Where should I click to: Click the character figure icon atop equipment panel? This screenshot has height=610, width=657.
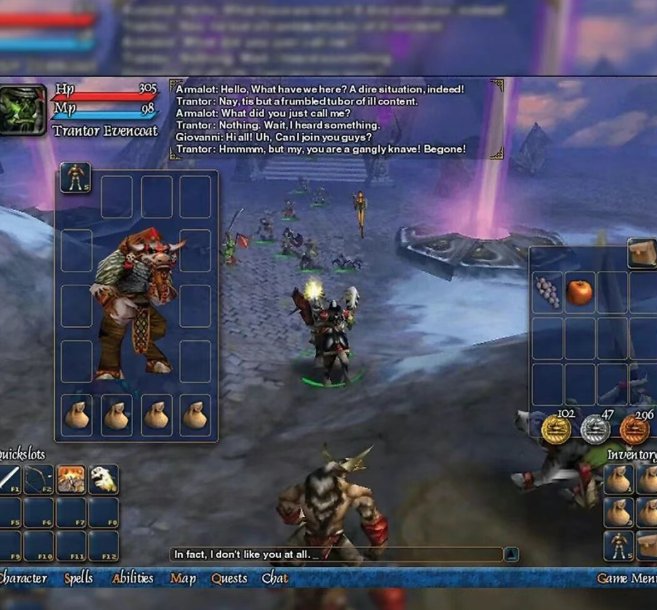pyautogui.click(x=76, y=178)
